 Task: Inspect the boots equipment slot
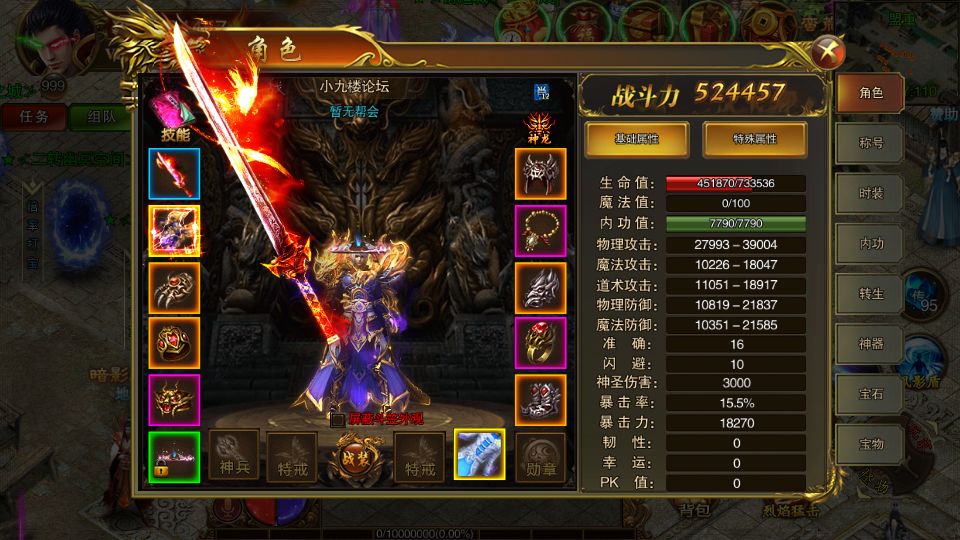click(x=541, y=400)
